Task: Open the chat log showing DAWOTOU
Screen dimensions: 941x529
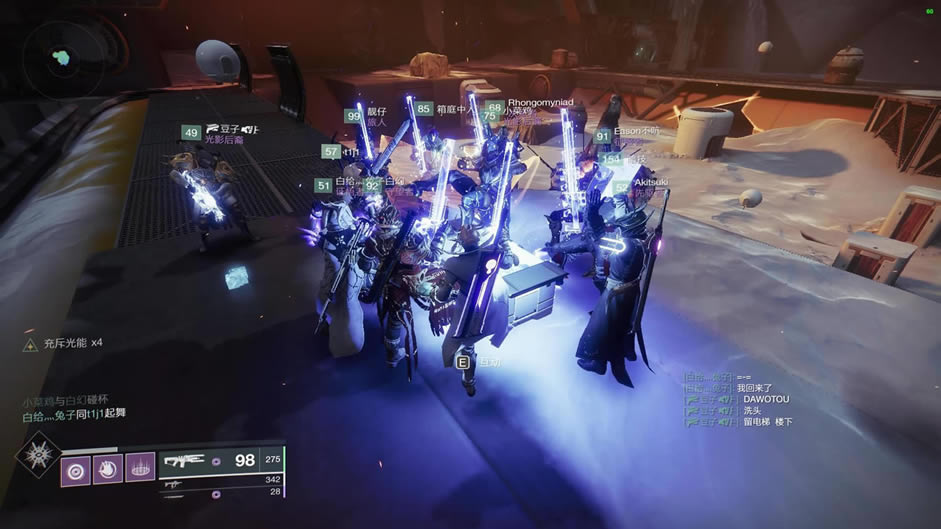Action: [x=737, y=399]
